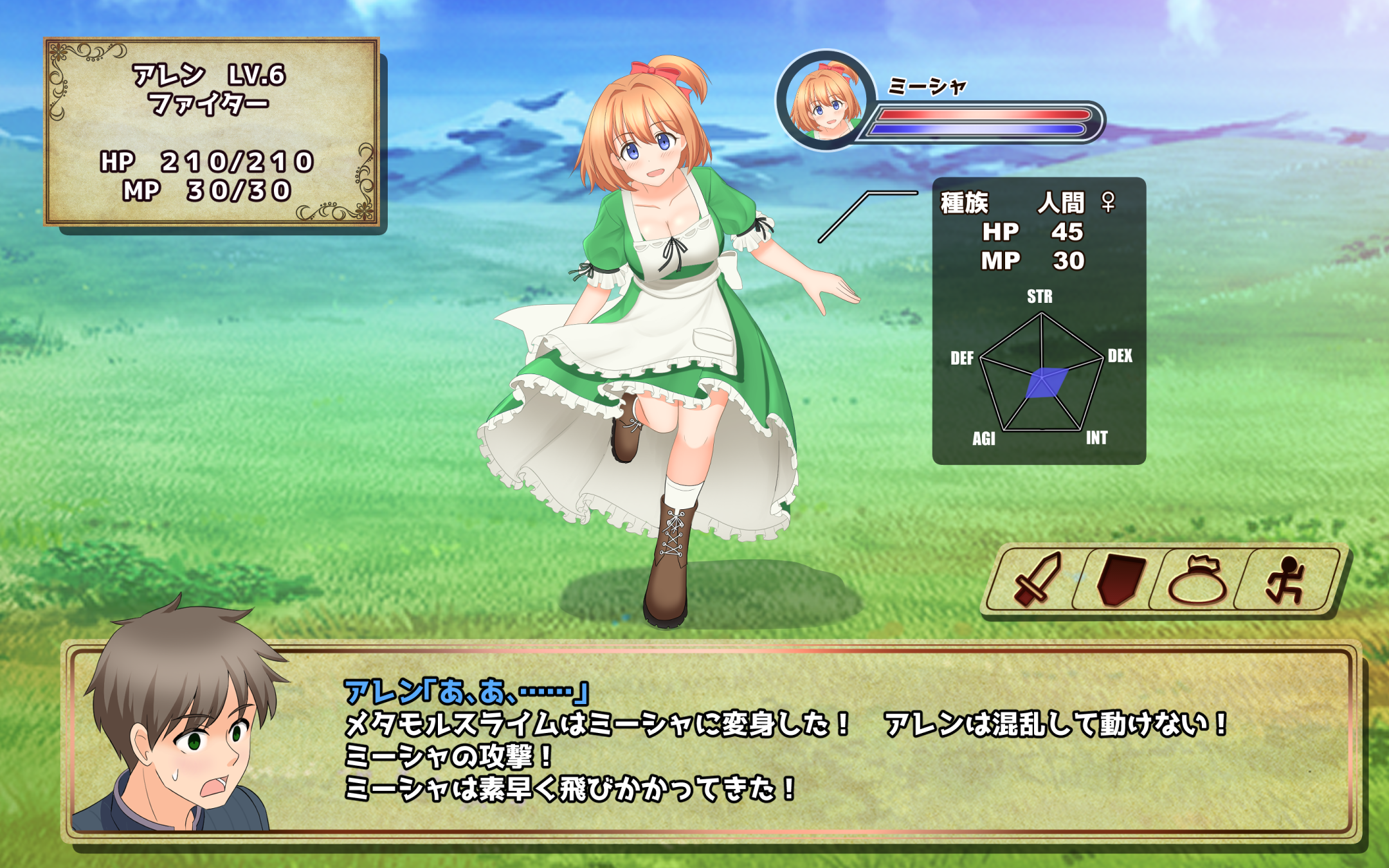Open the item bag command
1389x868 pixels.
click(x=1197, y=581)
